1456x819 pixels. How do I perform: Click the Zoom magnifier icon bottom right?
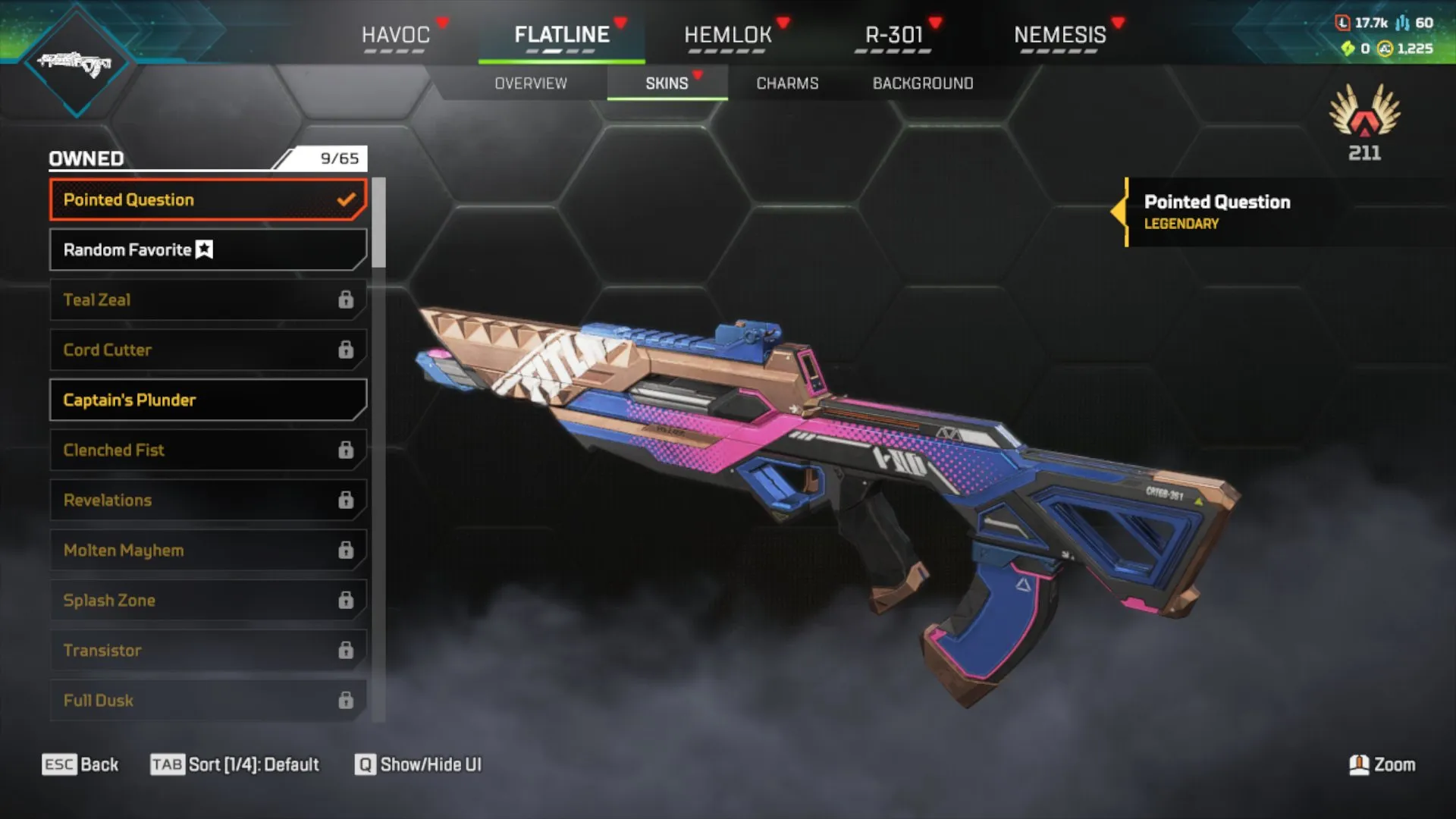point(1359,764)
